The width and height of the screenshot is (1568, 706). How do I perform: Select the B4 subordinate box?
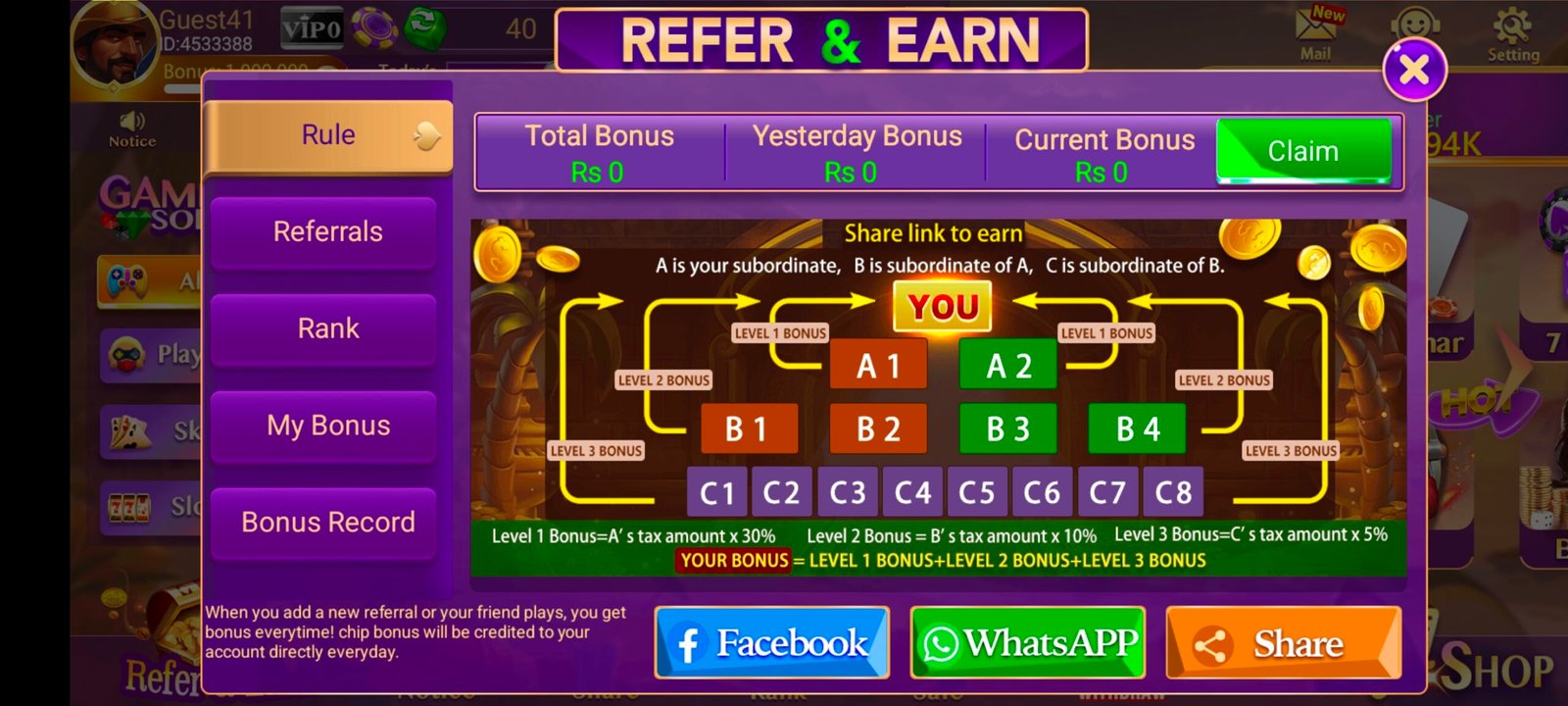coord(1137,428)
